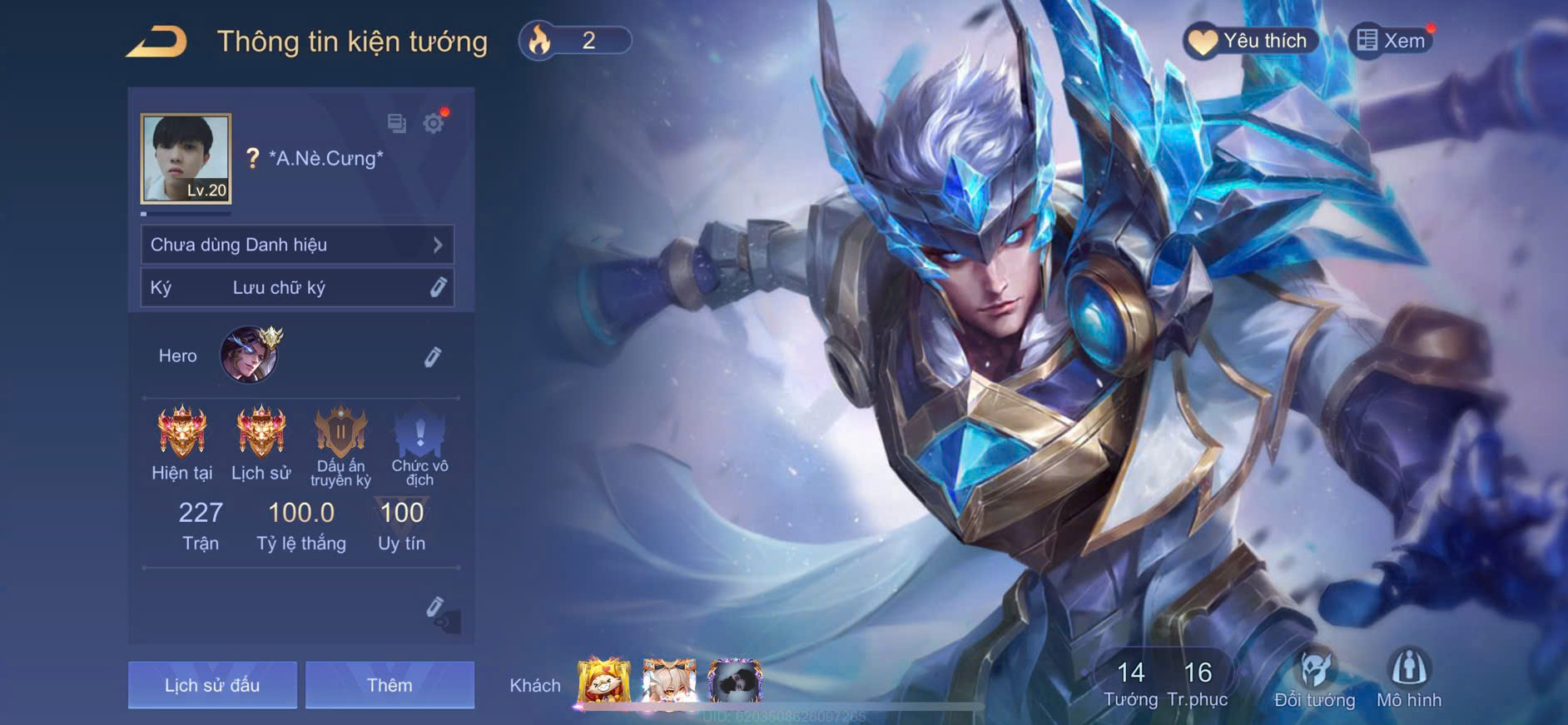
Task: Tap the Yêu thích favorite button
Action: pyautogui.click(x=1249, y=41)
